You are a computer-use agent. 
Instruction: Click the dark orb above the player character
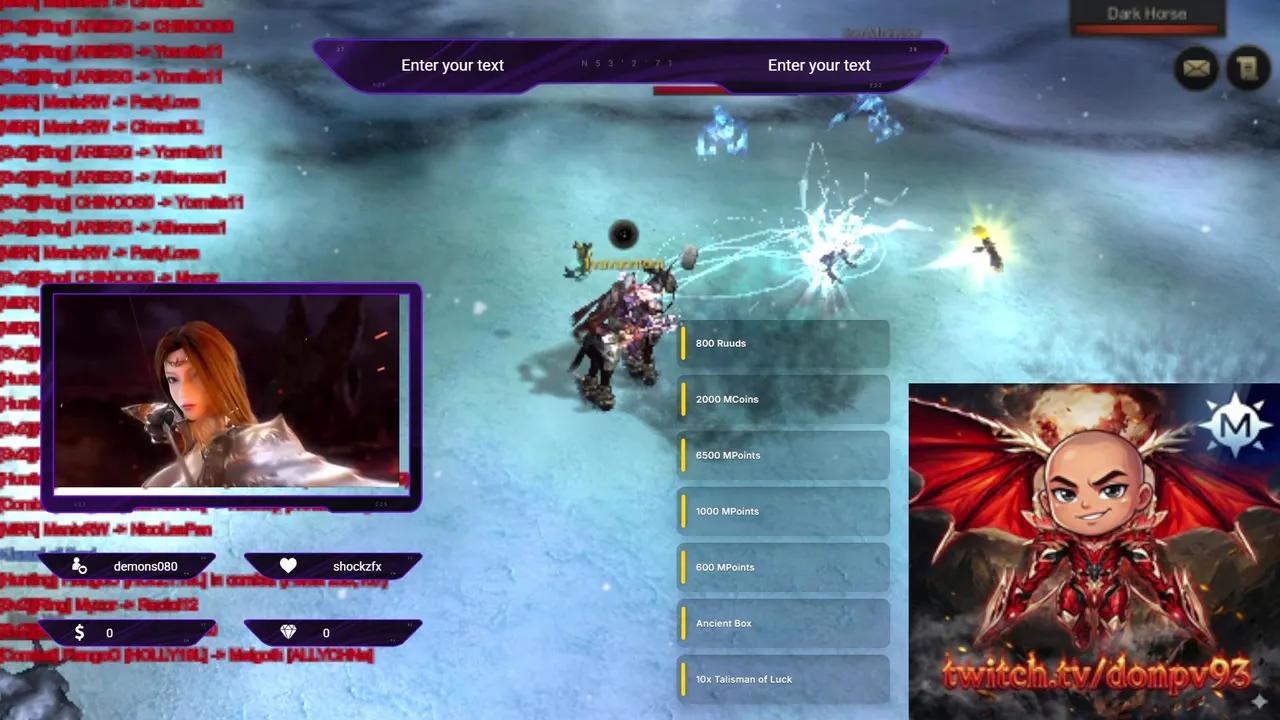point(623,235)
